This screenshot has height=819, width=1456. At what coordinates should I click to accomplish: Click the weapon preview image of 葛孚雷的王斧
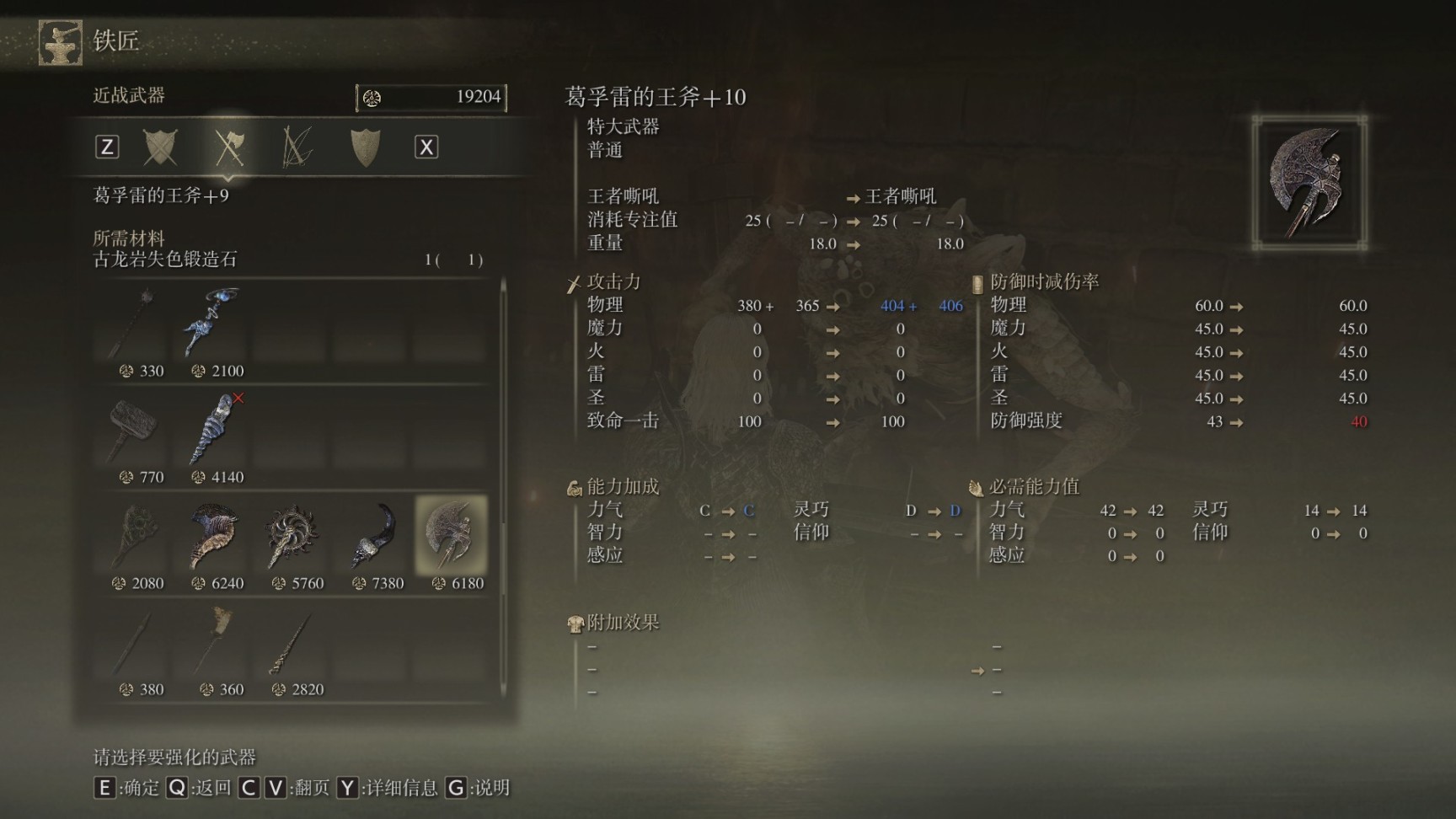click(1312, 179)
